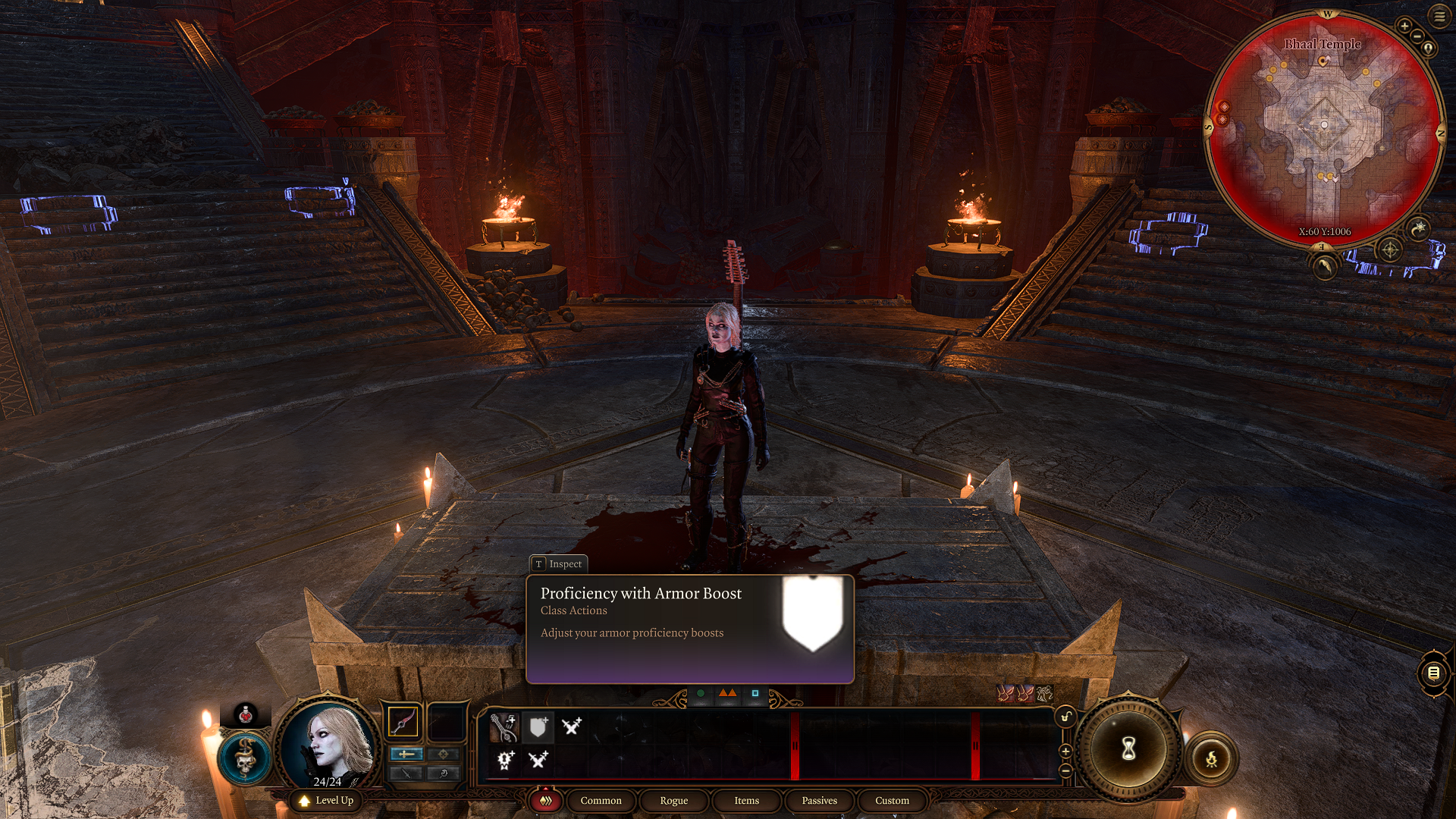Zoom out the minimap
The image size is (1456, 819).
(x=1417, y=36)
